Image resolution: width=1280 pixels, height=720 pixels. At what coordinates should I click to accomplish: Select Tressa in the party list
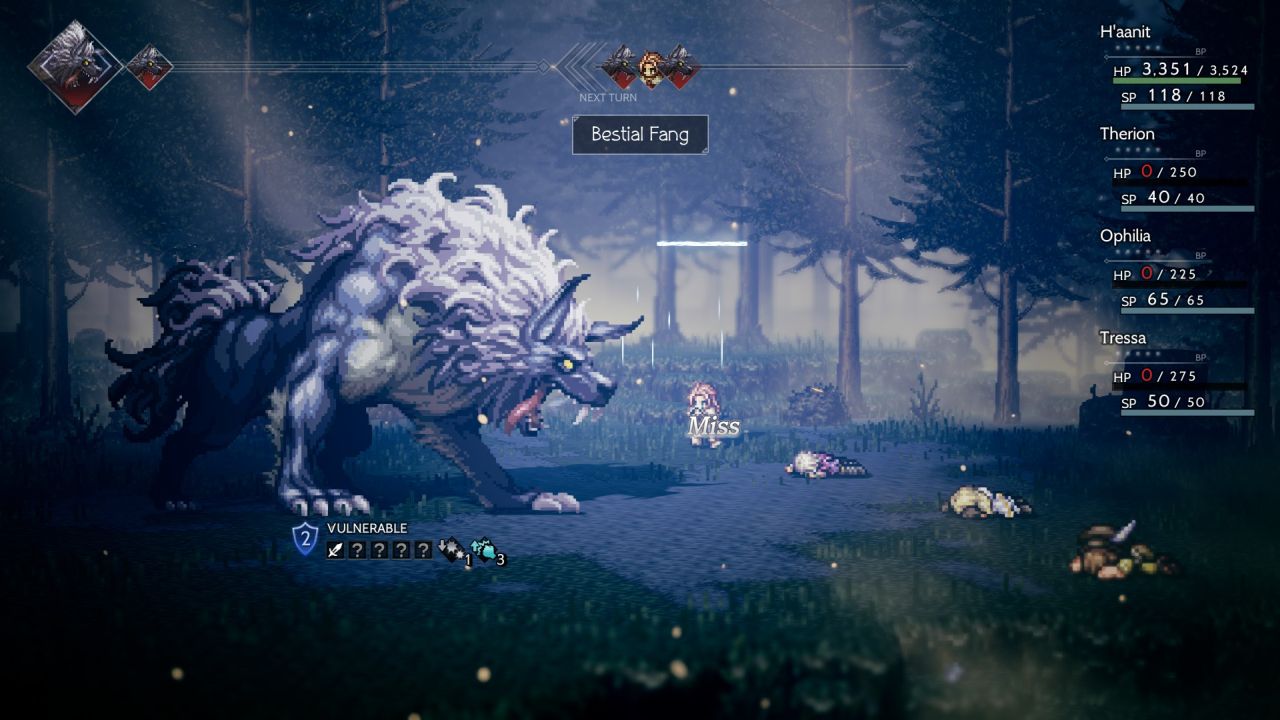1176,376
